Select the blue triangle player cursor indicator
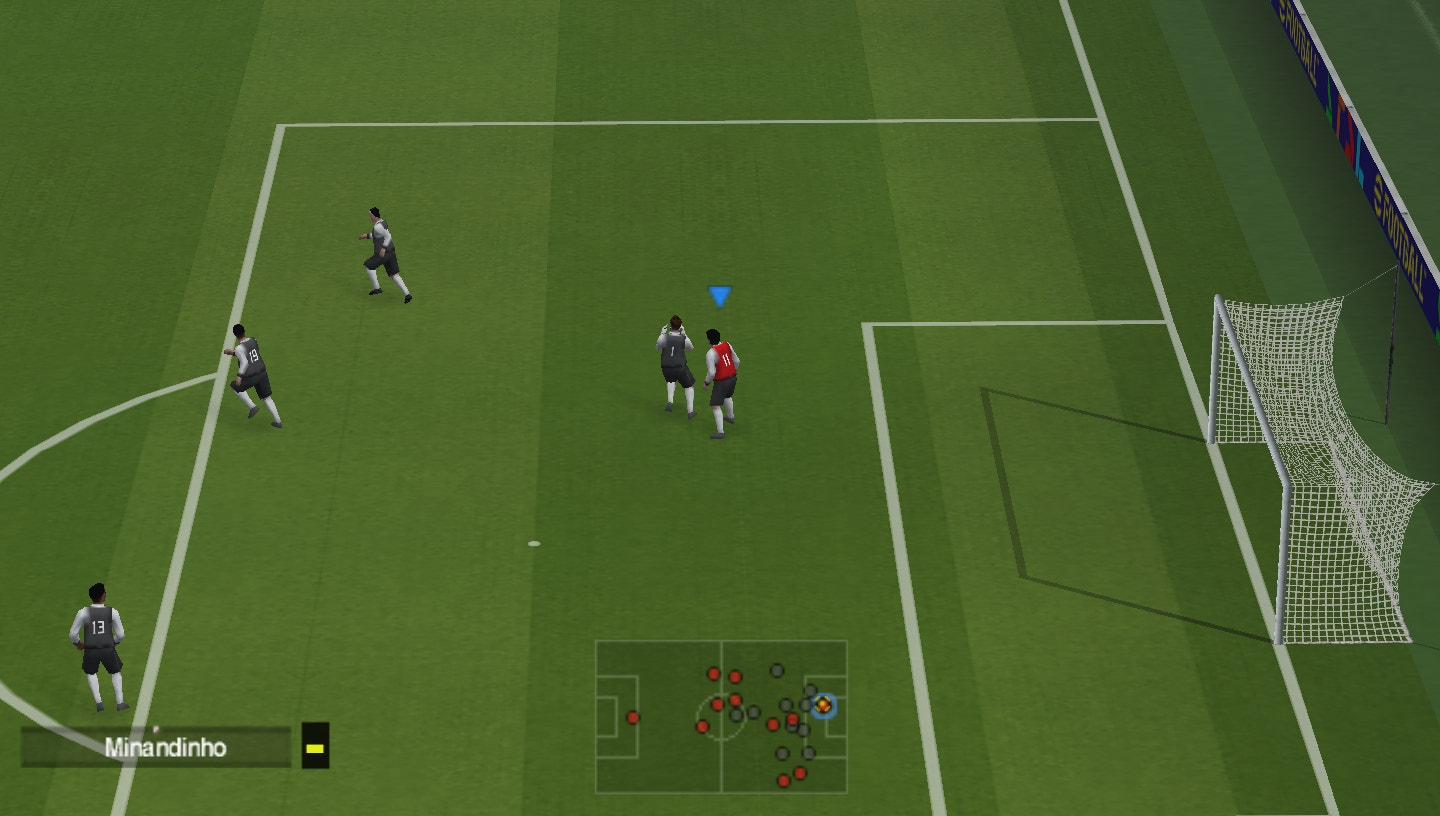This screenshot has height=816, width=1440. point(718,295)
